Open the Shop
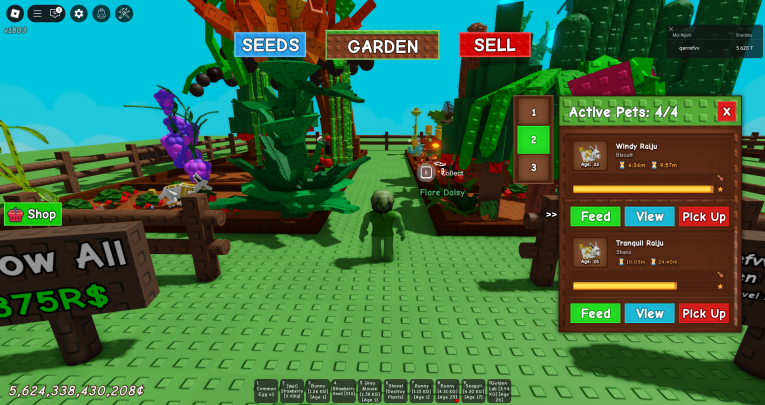This screenshot has width=765, height=405. click(x=33, y=214)
